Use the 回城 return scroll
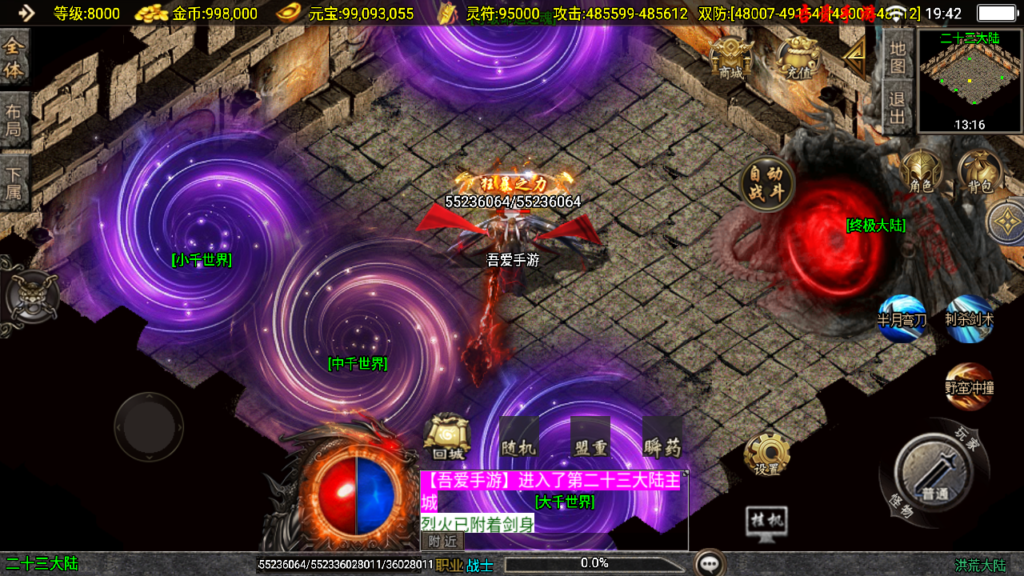 [x=446, y=436]
